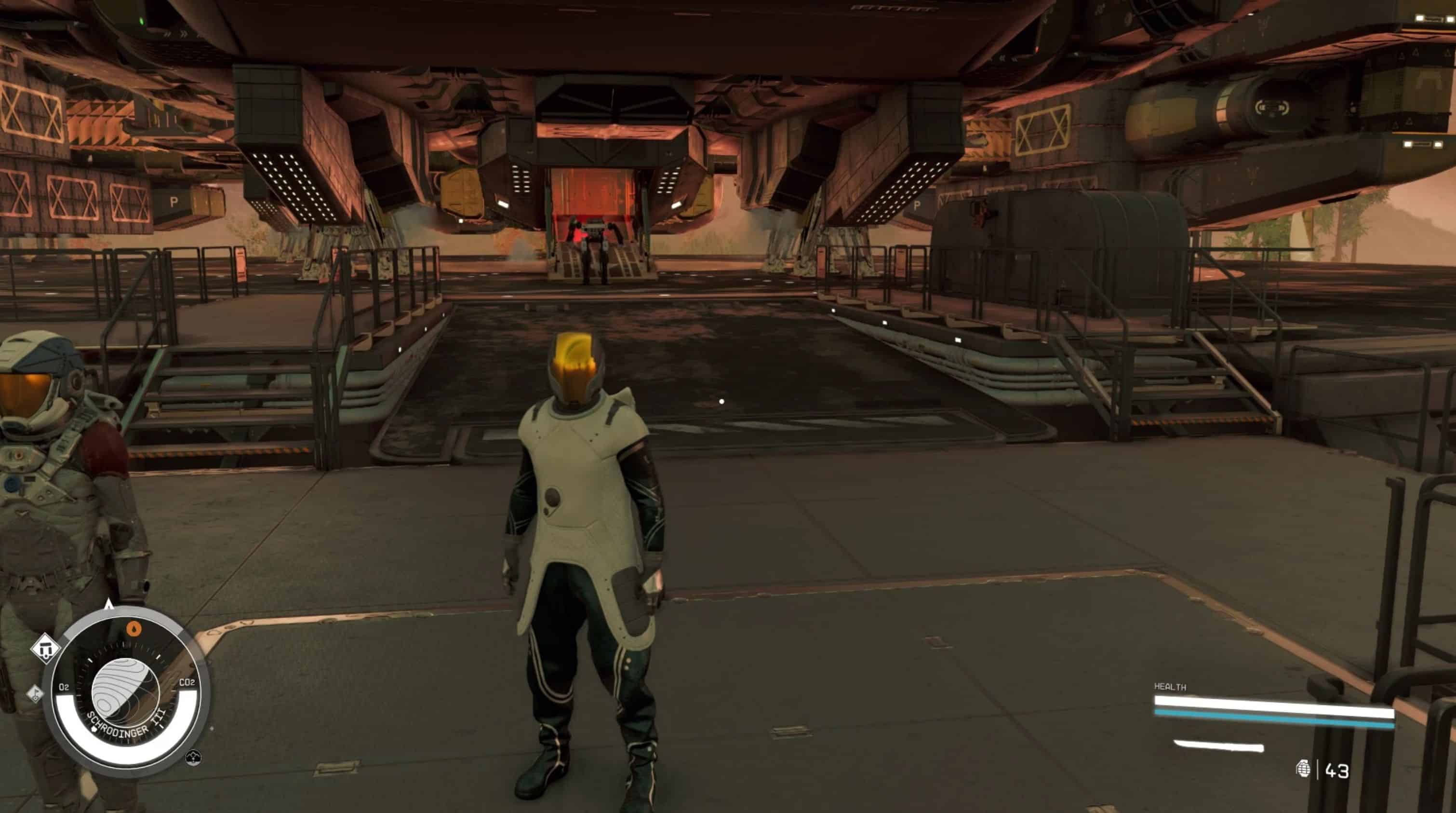Select the grenade icon
Viewport: 1456px width, 813px height.
(1303, 769)
